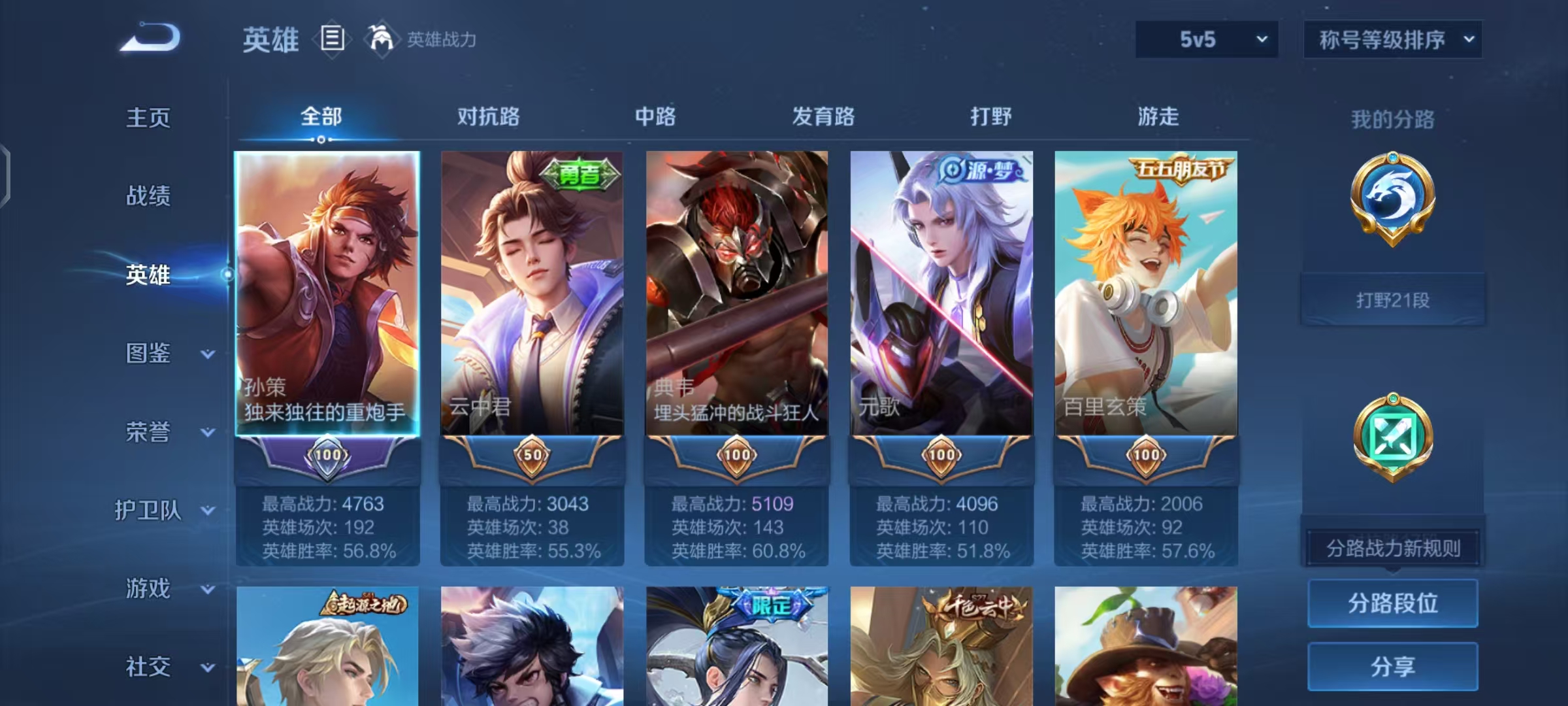Open the 称号等级排序 sort dropdown
The image size is (1568, 706).
[x=1392, y=39]
